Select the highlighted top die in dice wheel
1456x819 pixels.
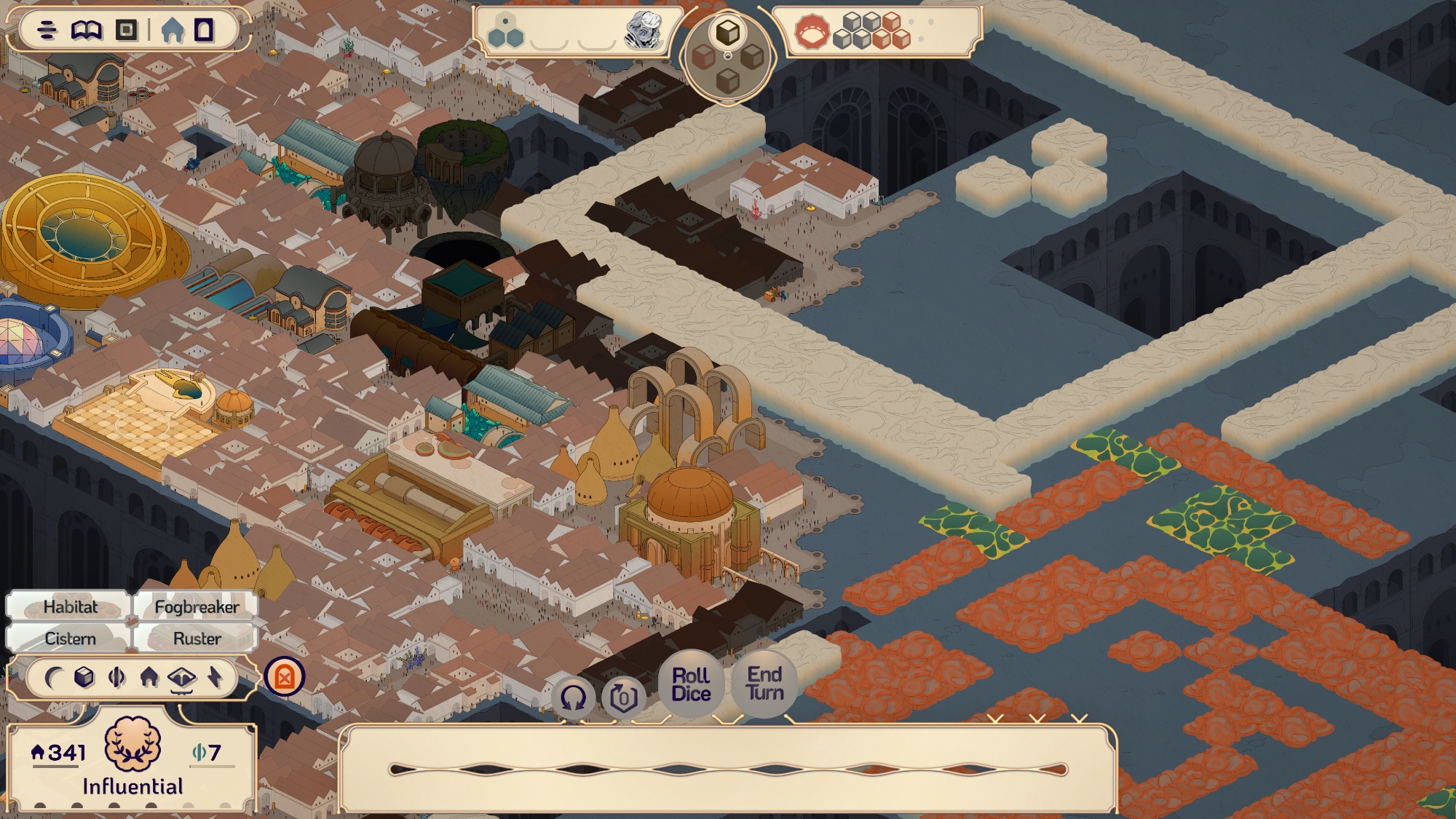tap(727, 33)
